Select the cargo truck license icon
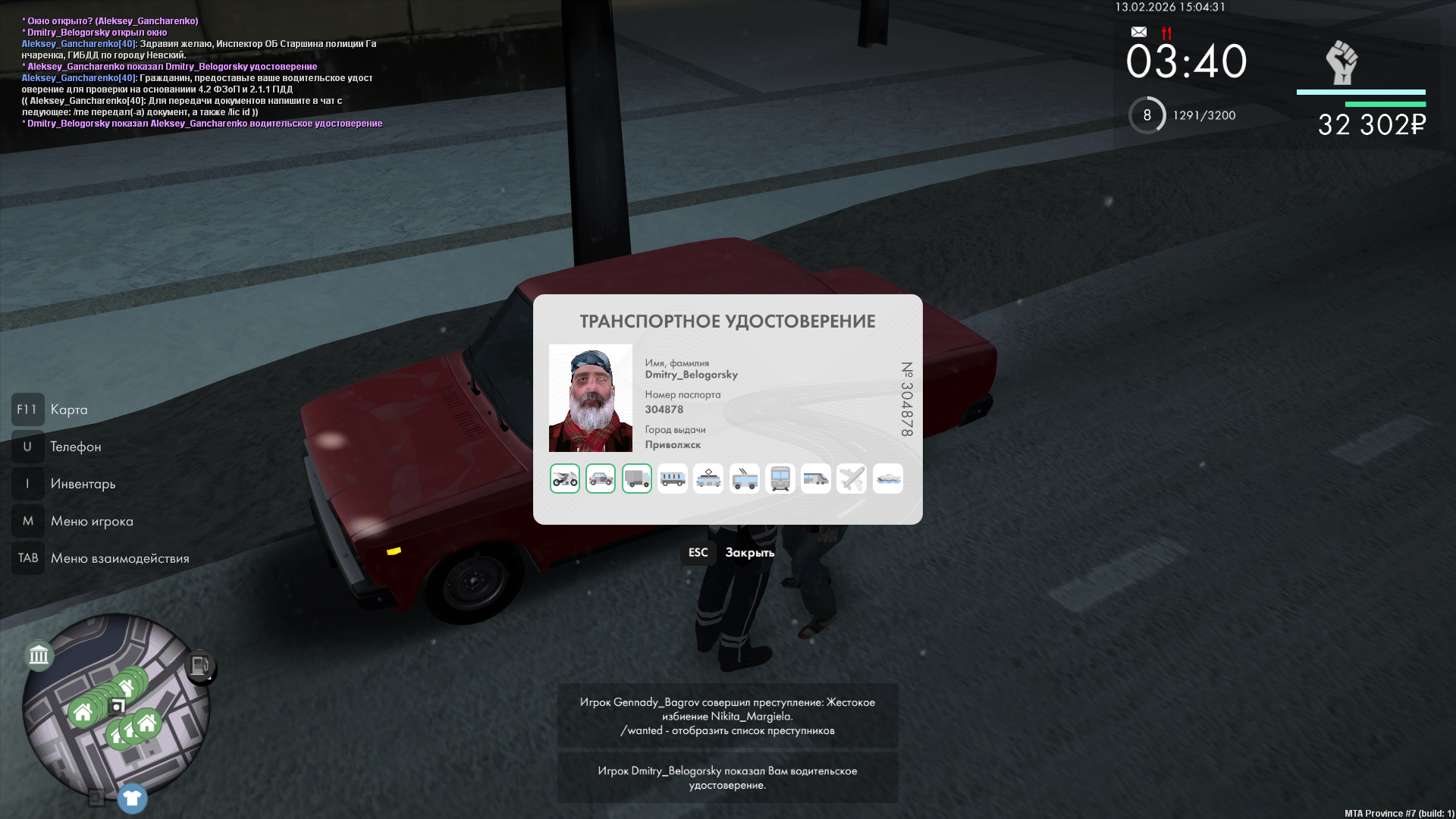 (x=637, y=479)
